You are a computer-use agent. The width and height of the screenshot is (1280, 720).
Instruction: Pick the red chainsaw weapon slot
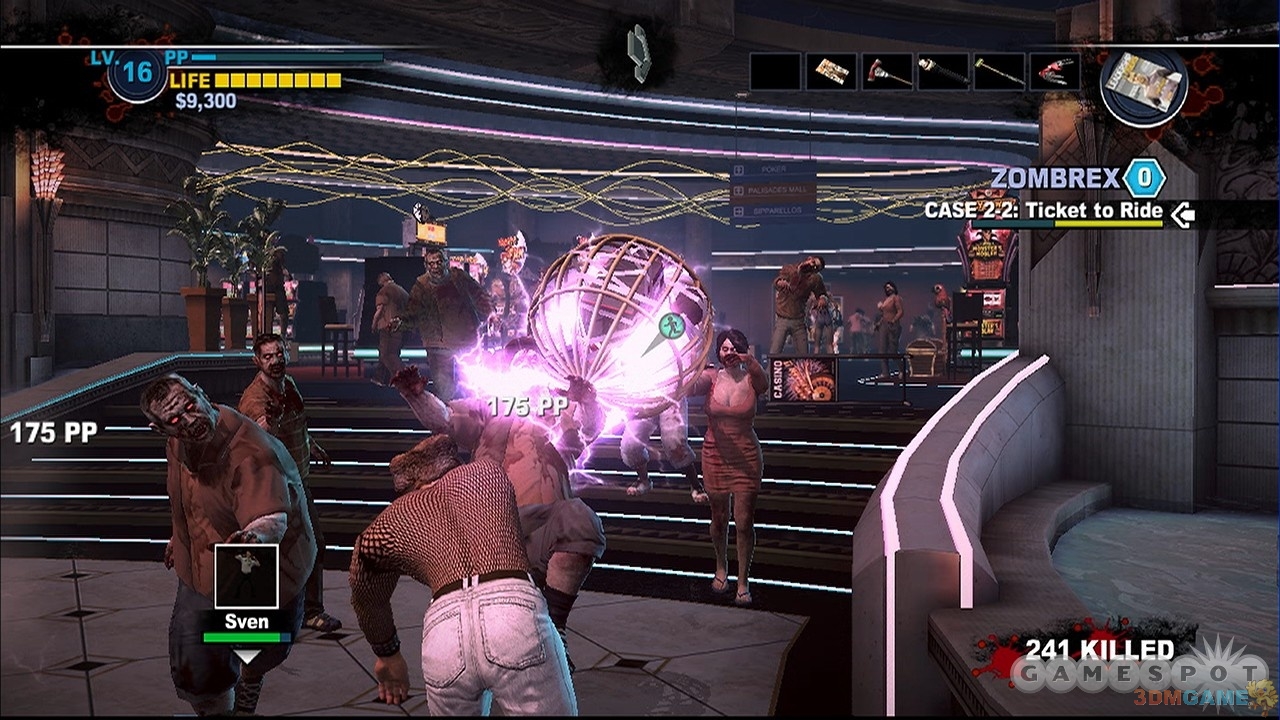[1055, 72]
